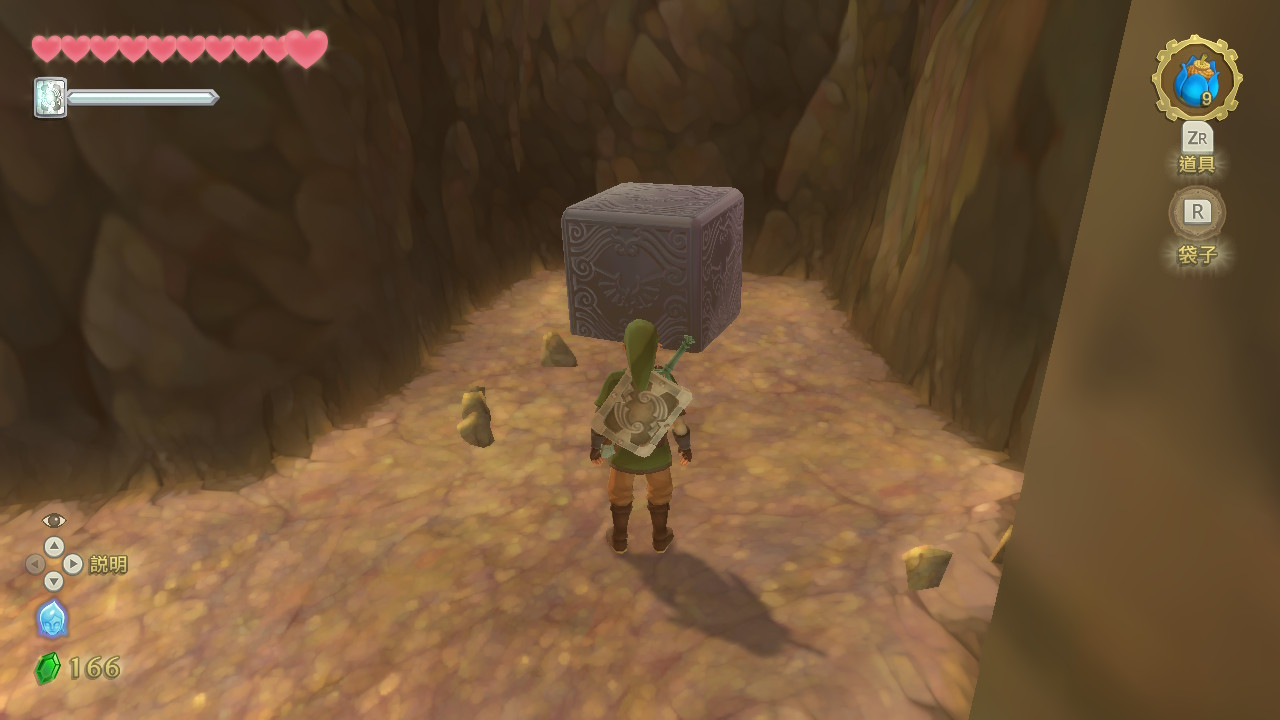This screenshot has height=720, width=1280.
Task: Select the blue bomb bag item icon
Action: coord(1196,80)
